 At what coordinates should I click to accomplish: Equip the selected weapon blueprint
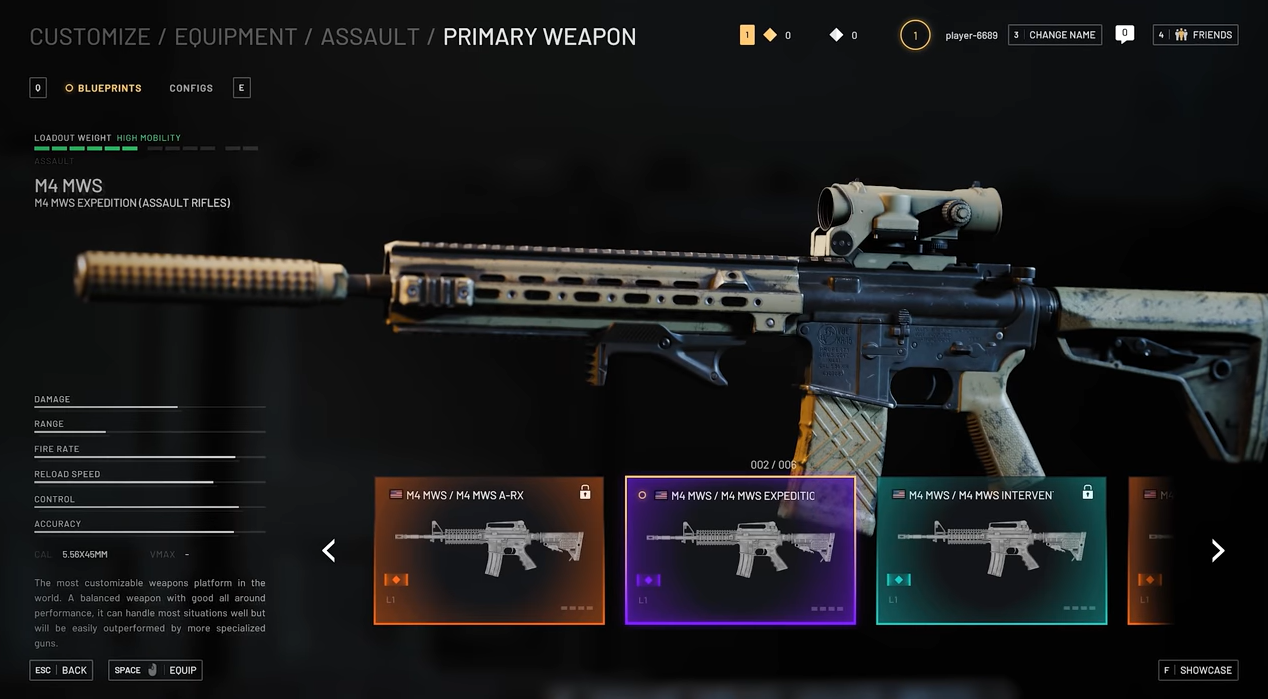[155, 670]
